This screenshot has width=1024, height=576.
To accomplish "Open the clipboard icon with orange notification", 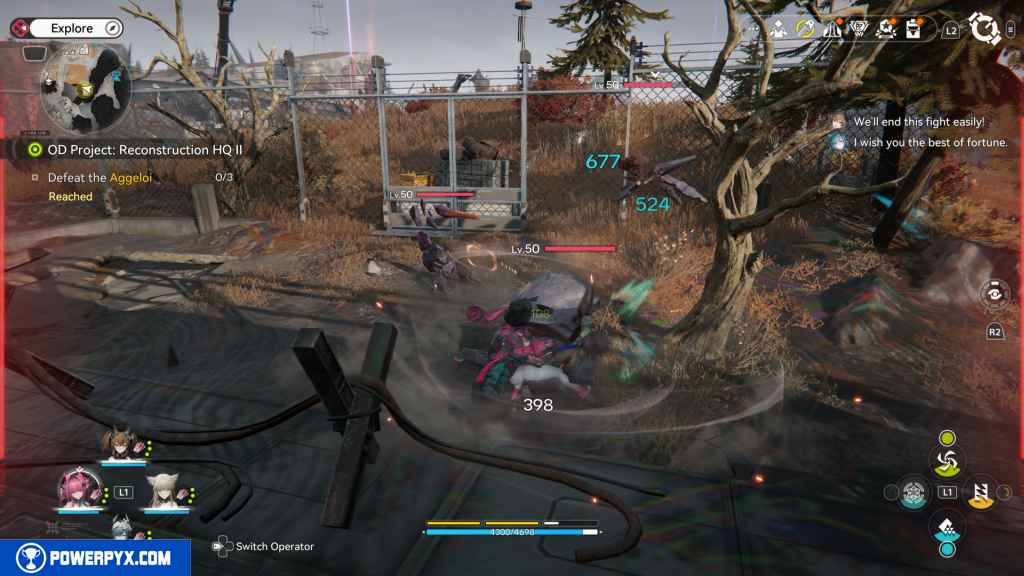I will [913, 29].
